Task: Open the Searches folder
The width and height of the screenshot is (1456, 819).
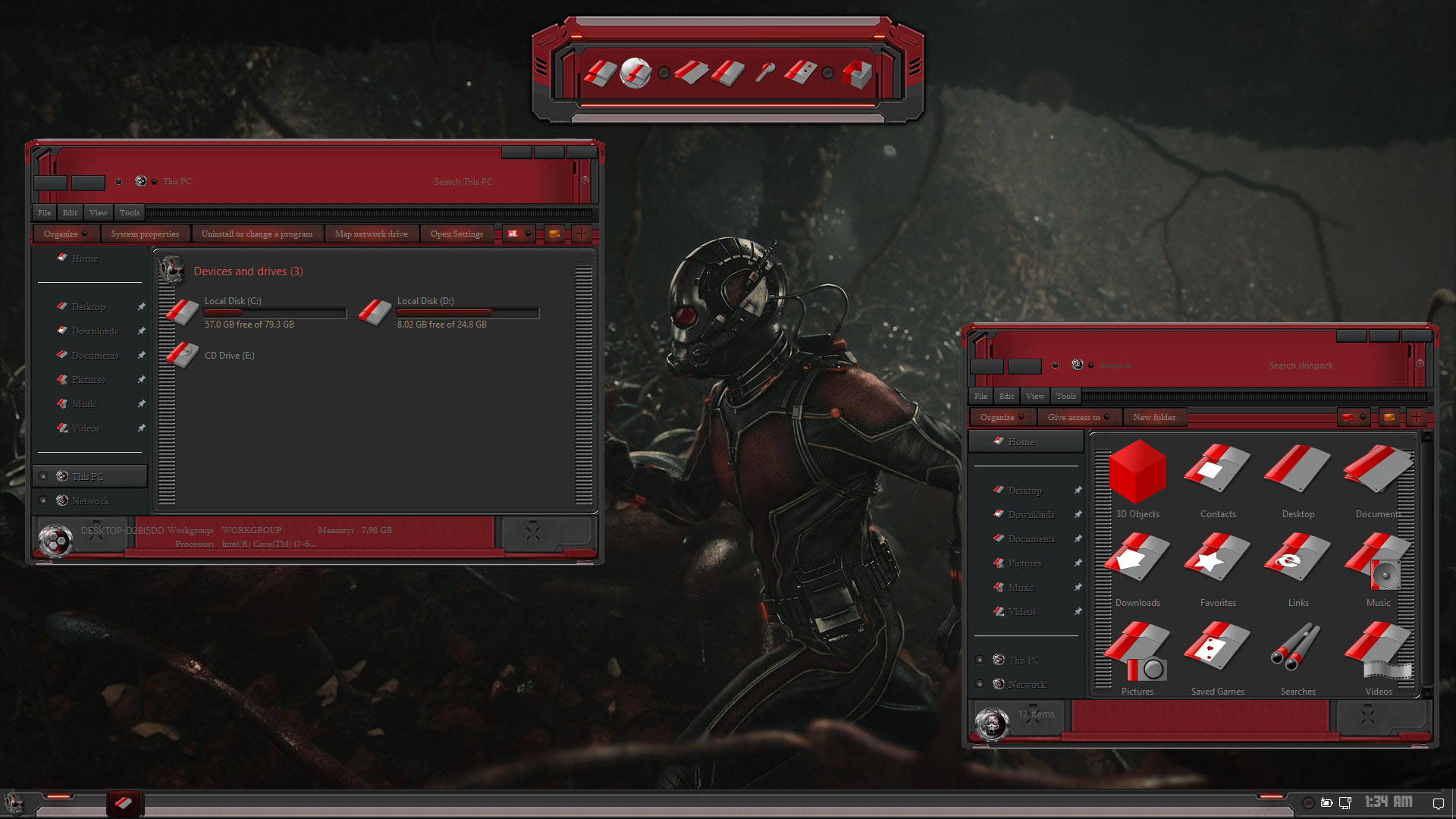Action: [1298, 657]
